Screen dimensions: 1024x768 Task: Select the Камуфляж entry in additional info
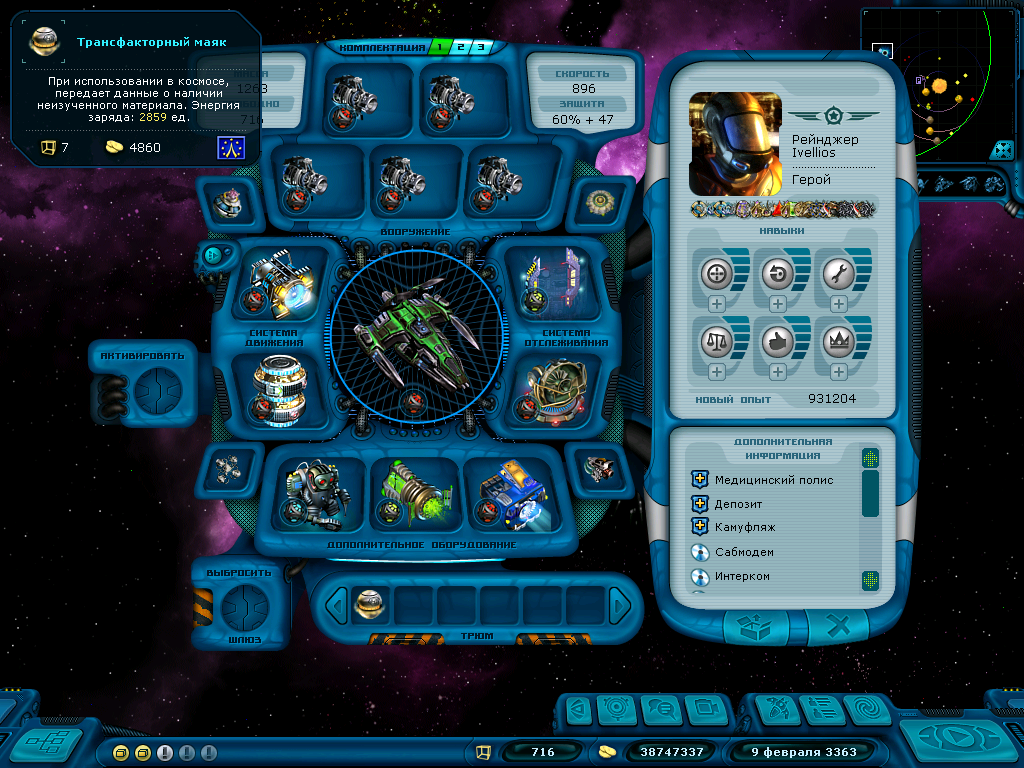point(744,528)
